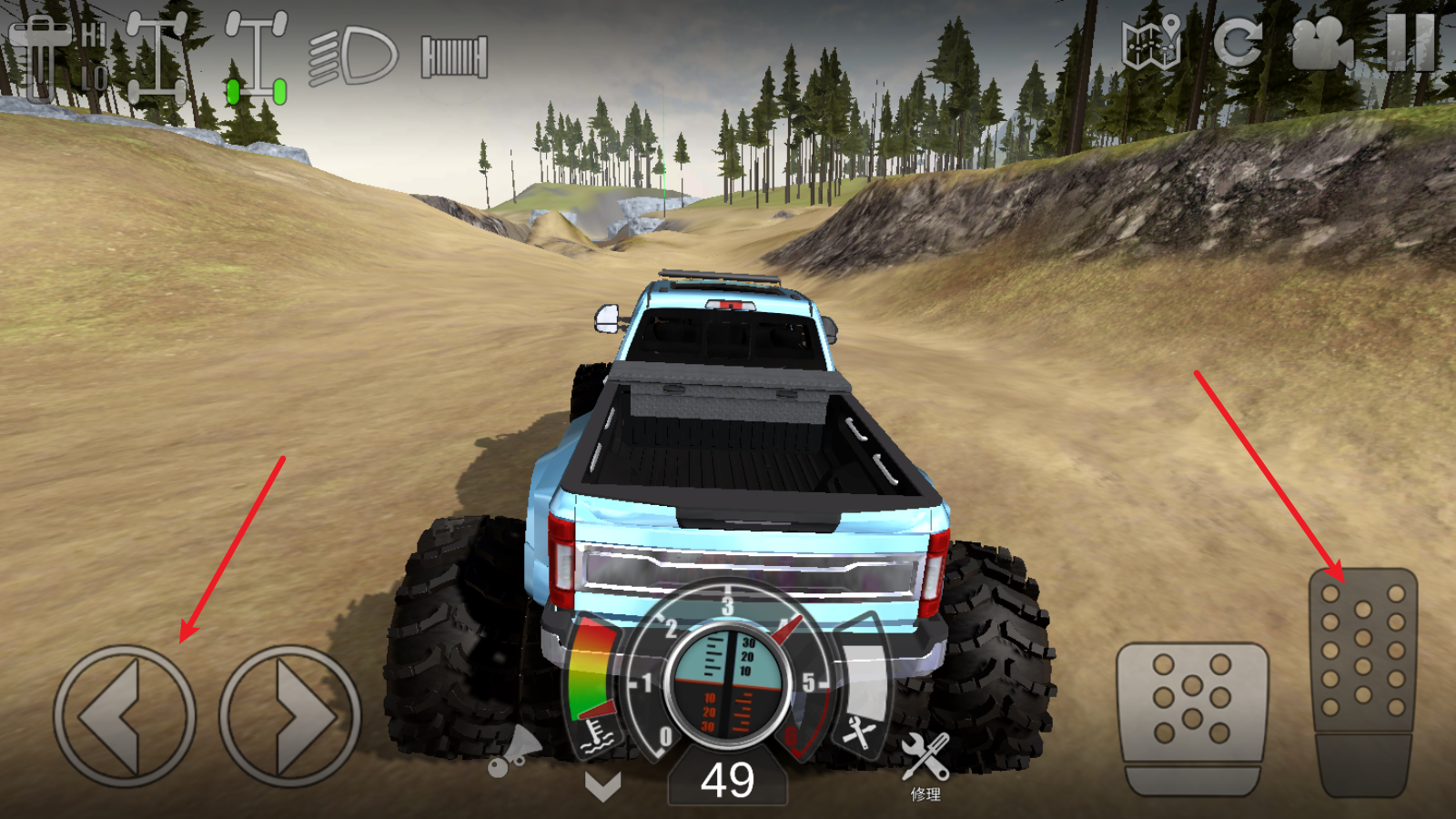
Task: Toggle the HI/LO gear range selector
Action: (56, 56)
